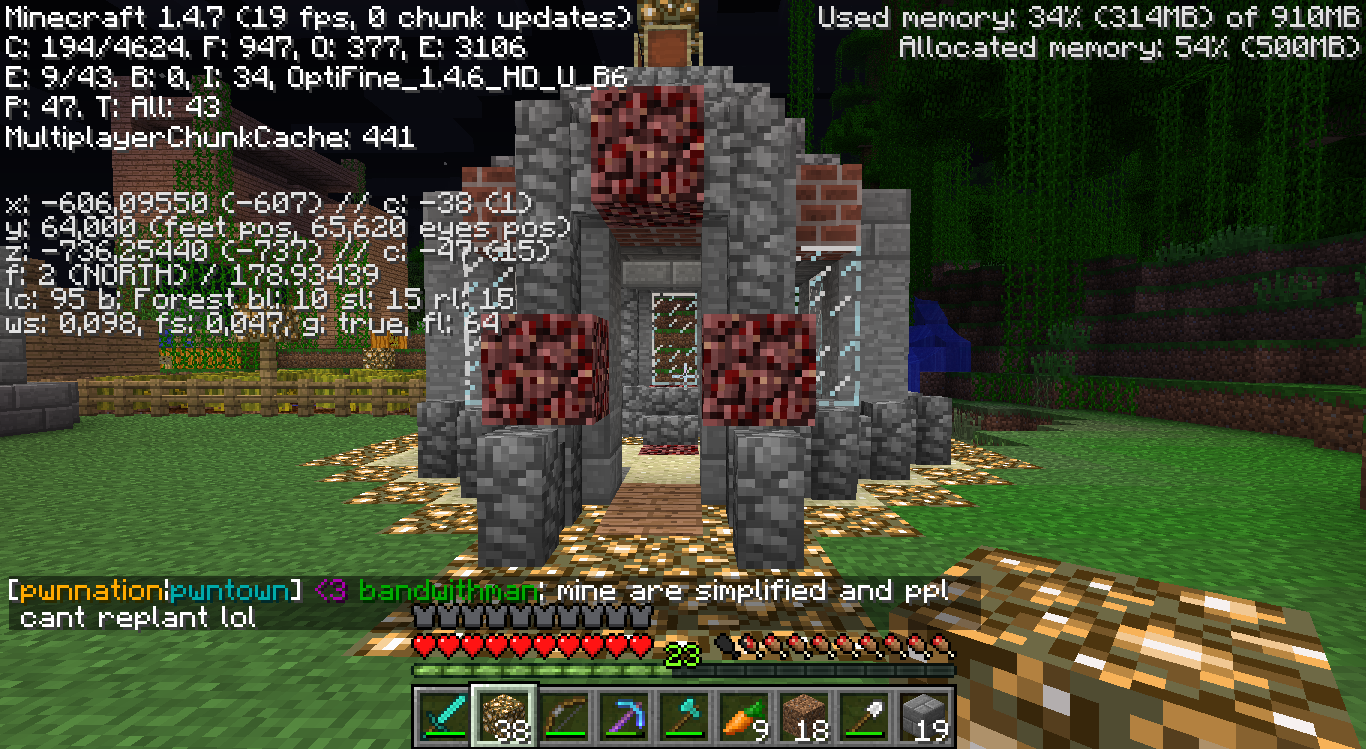Image resolution: width=1366 pixels, height=749 pixels.
Task: Click the first heart in the health bar
Action: (425, 645)
